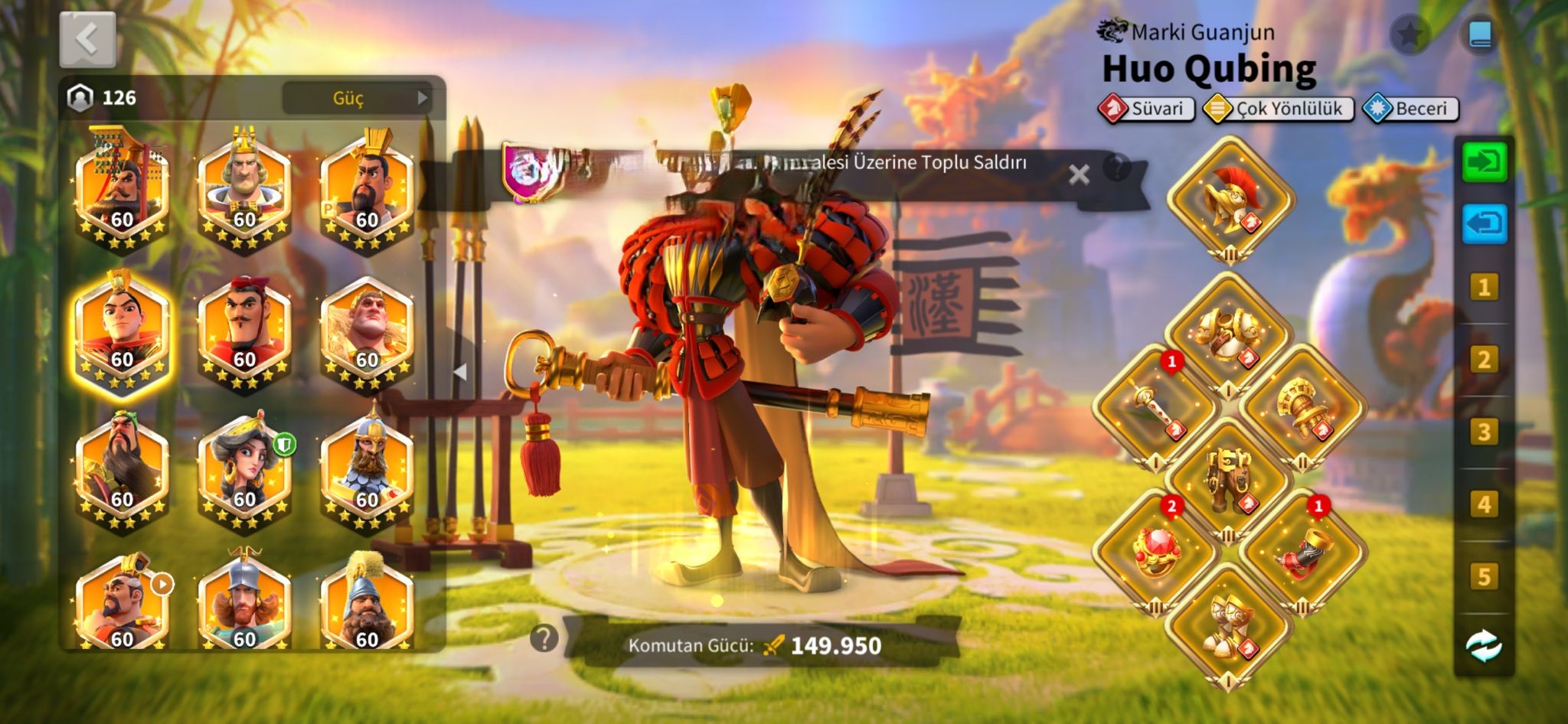Open the Güç sort dropdown
The width and height of the screenshot is (1568, 724).
click(x=357, y=98)
